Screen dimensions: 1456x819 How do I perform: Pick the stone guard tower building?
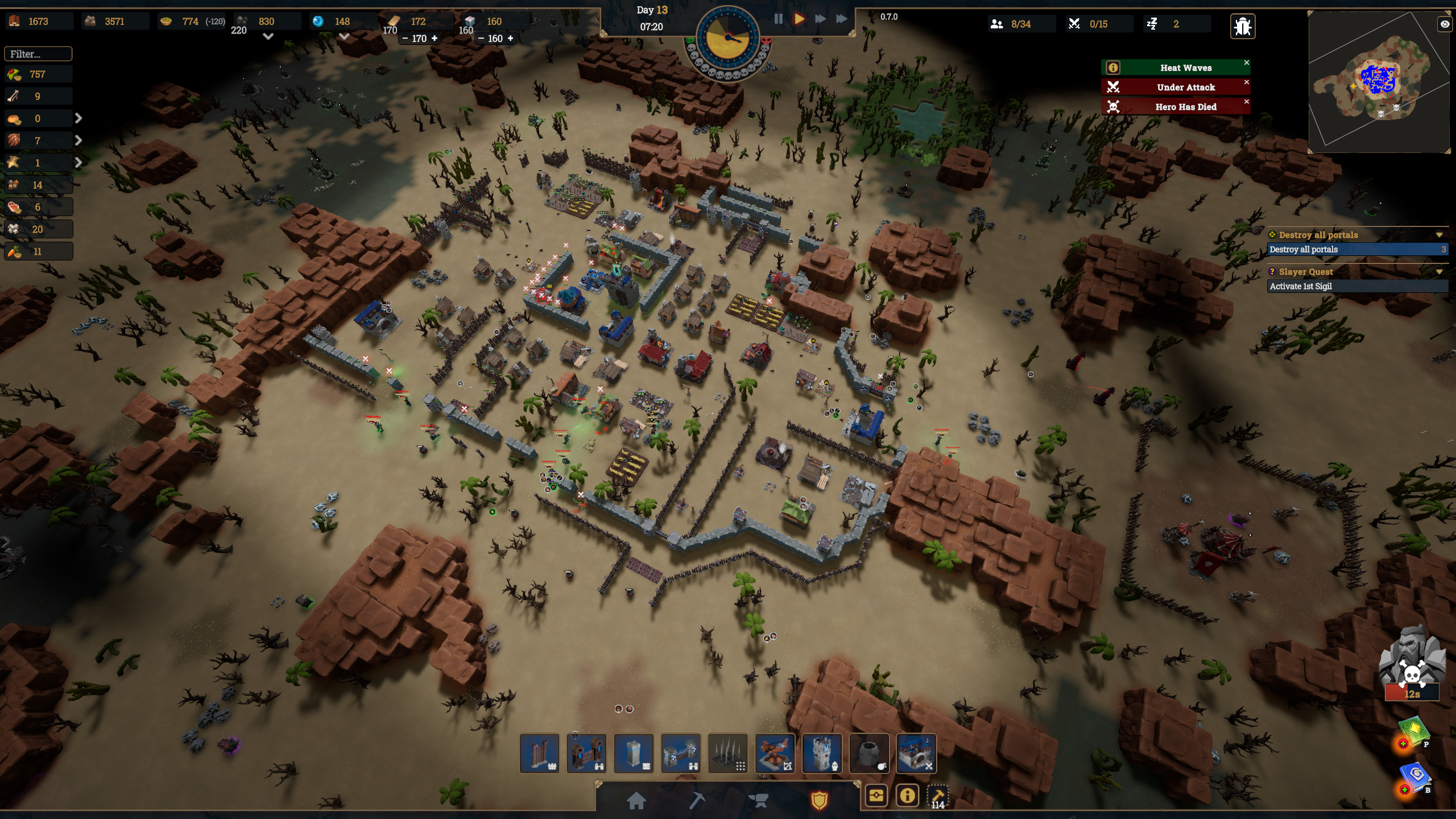click(x=821, y=753)
